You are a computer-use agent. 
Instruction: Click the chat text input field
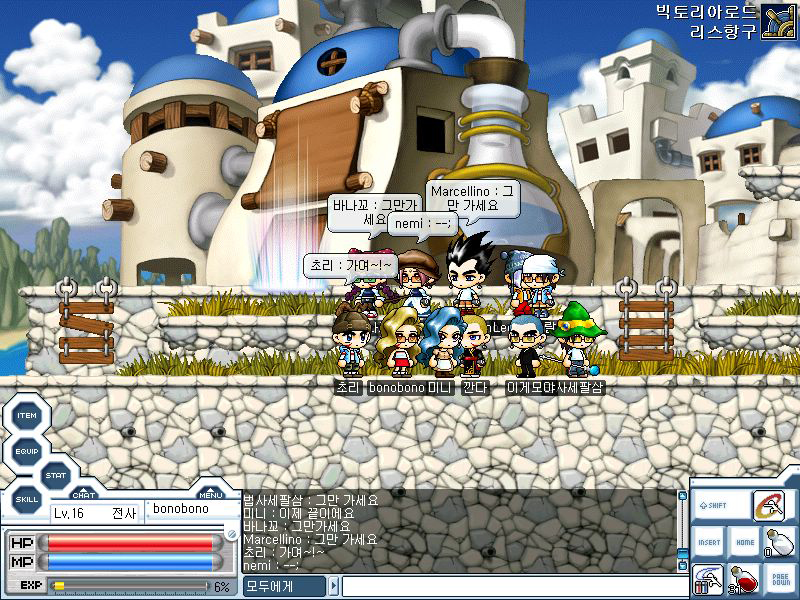click(x=508, y=586)
